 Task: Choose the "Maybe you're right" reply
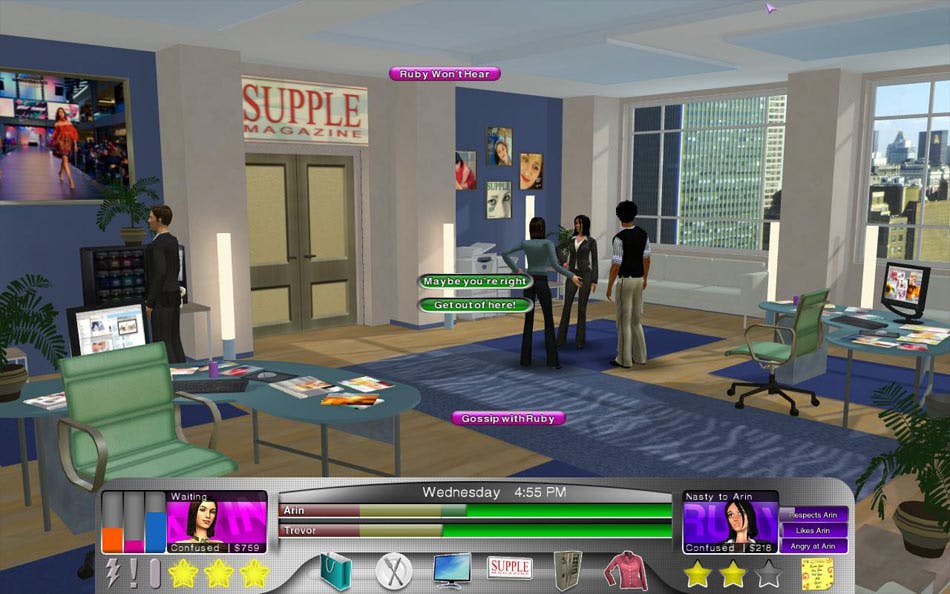(x=474, y=282)
